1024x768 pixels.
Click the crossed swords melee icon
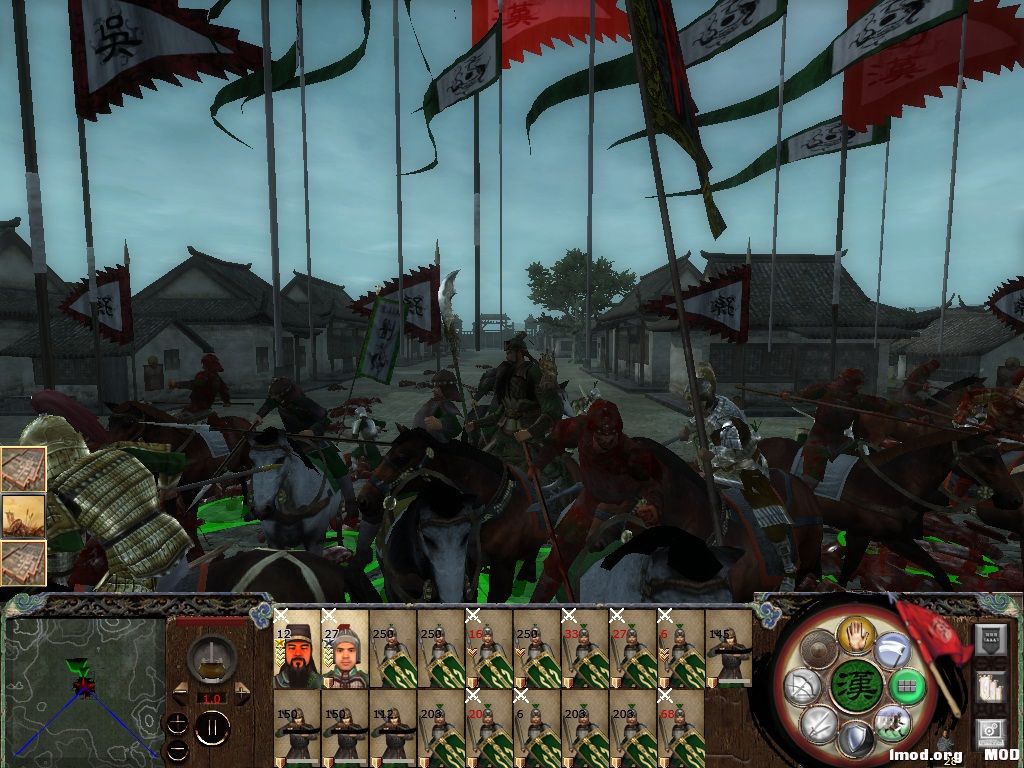[818, 724]
